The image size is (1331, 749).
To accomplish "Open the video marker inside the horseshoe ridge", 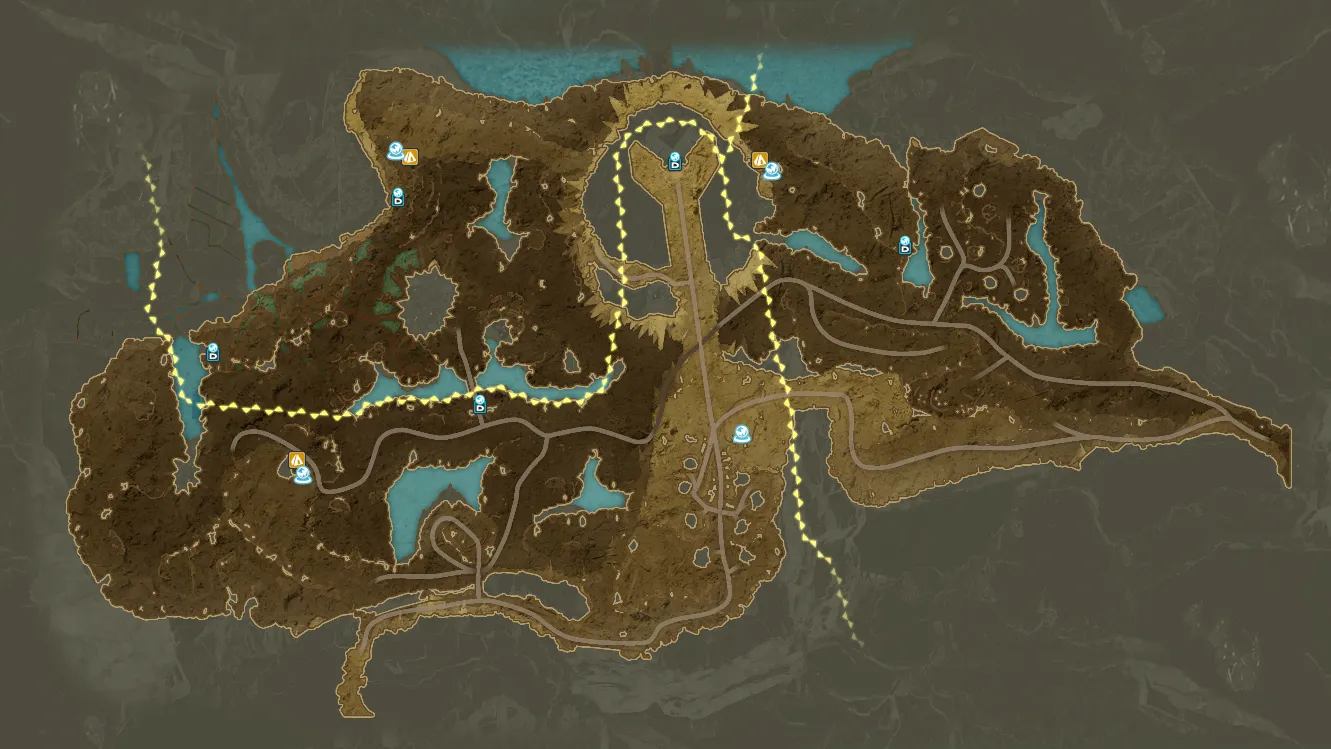I will click(676, 161).
